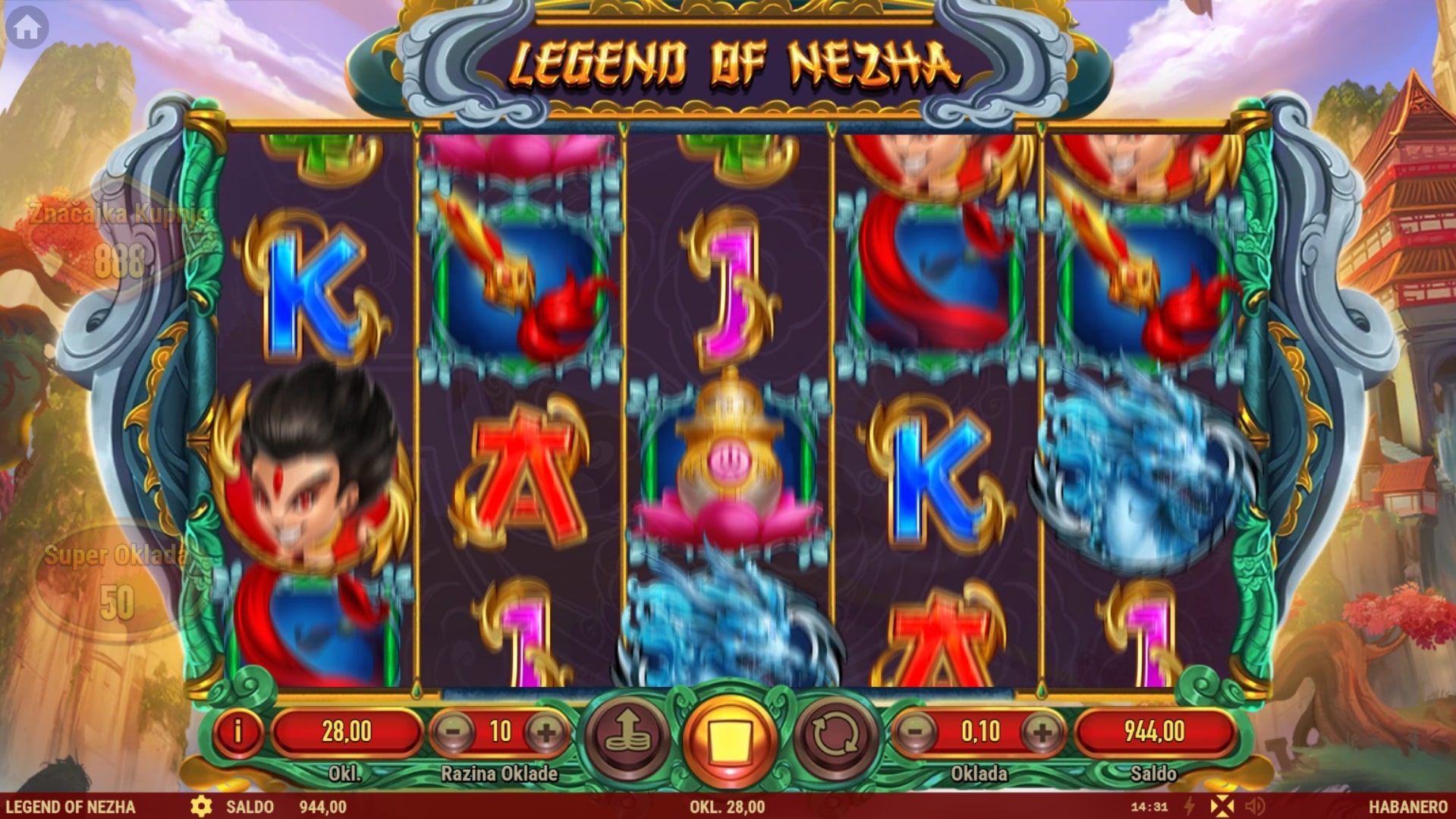Go to the home screen icon
1456x819 pixels.
[27, 27]
